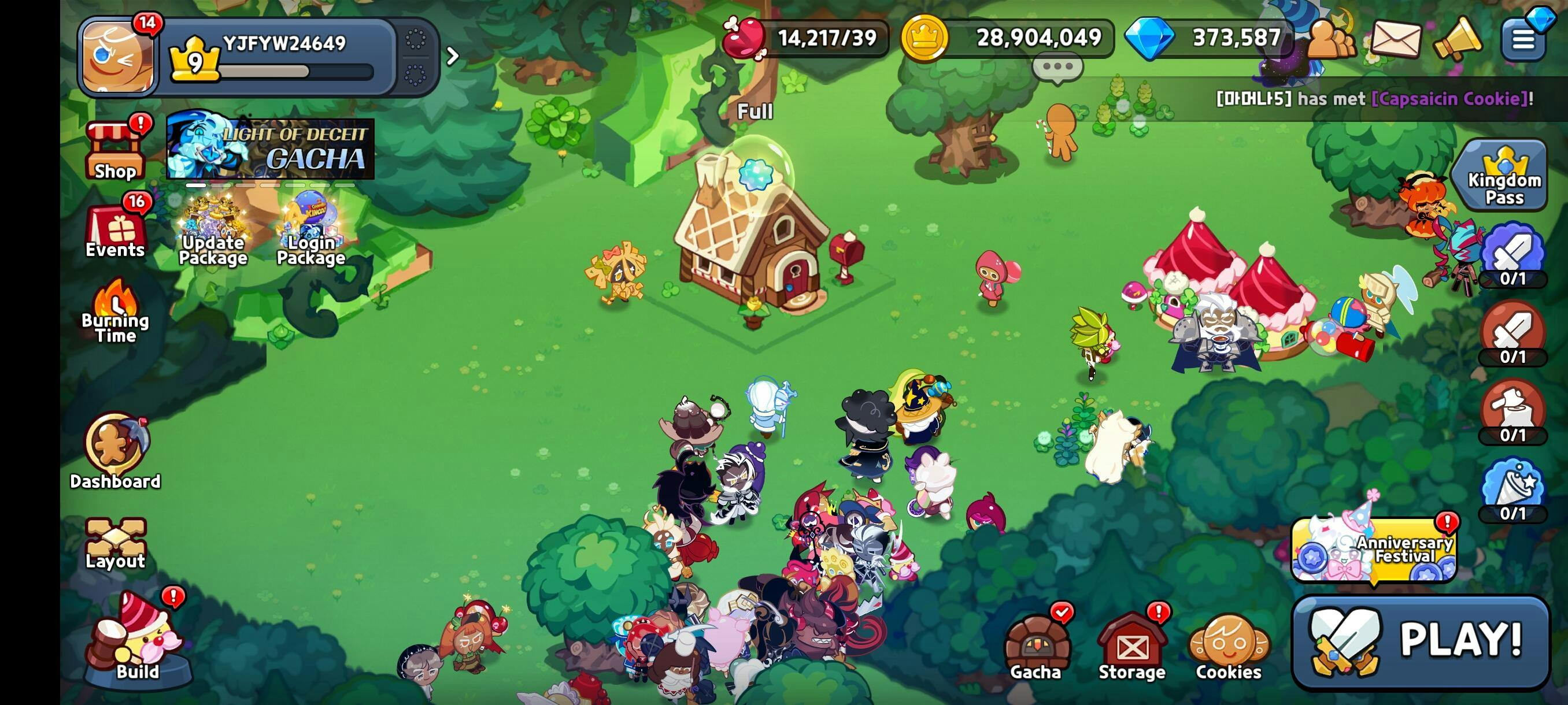Open the Dashboard
Viewport: 1568px width, 705px height.
115,451
